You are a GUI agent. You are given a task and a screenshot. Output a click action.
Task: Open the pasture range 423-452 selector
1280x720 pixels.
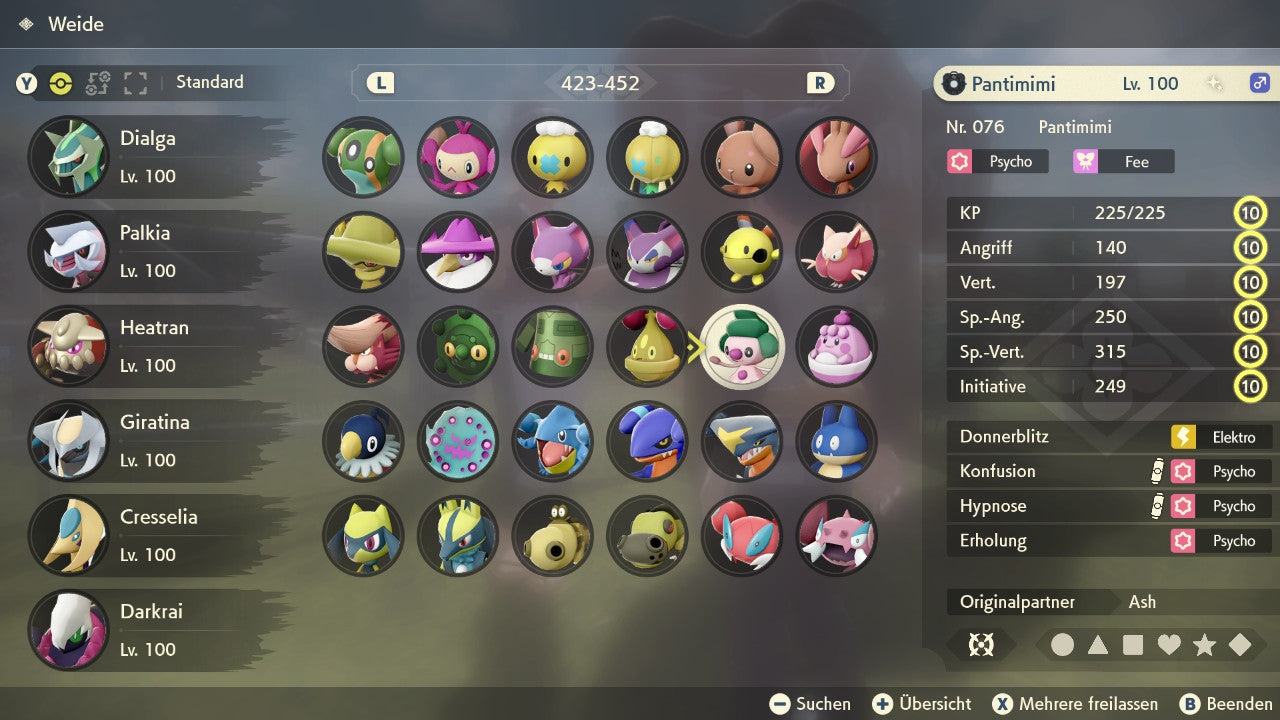[x=600, y=83]
